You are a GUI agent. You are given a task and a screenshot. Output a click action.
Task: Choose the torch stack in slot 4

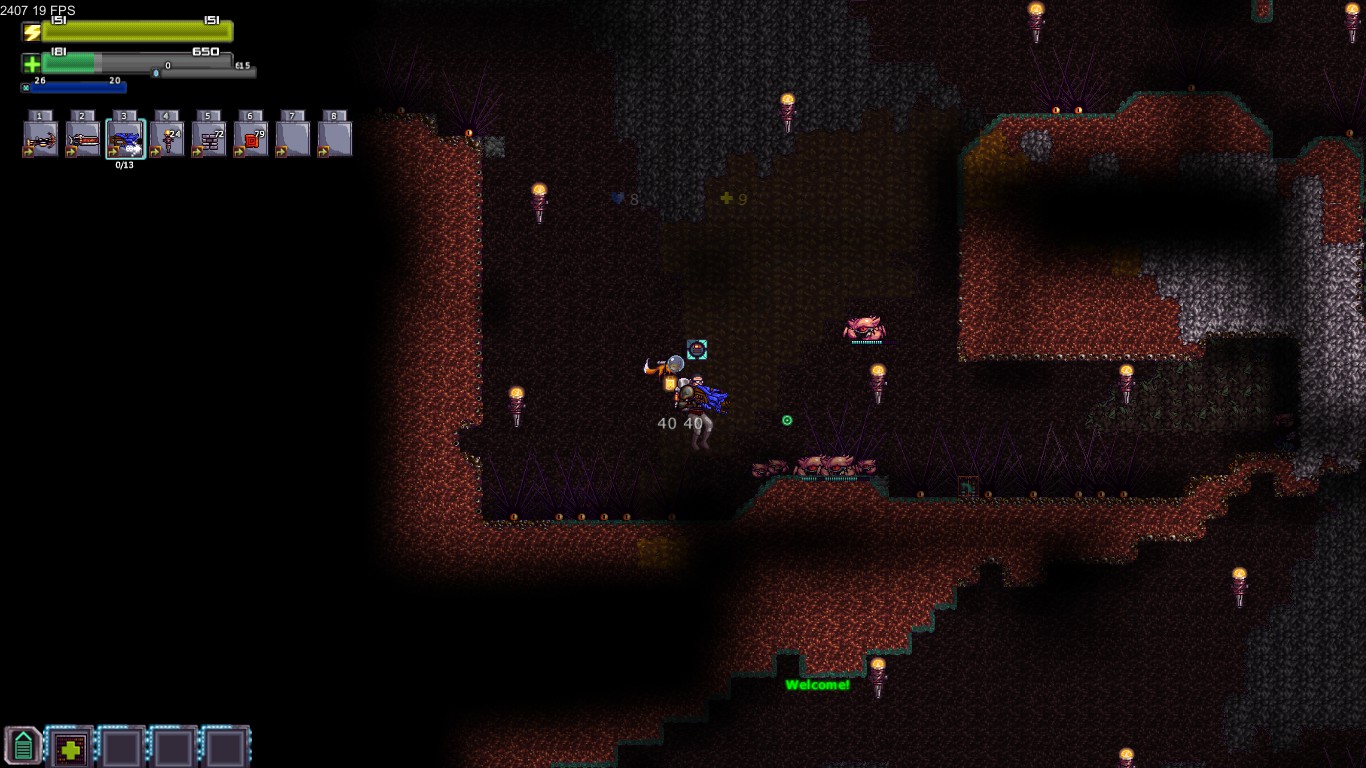[167, 139]
